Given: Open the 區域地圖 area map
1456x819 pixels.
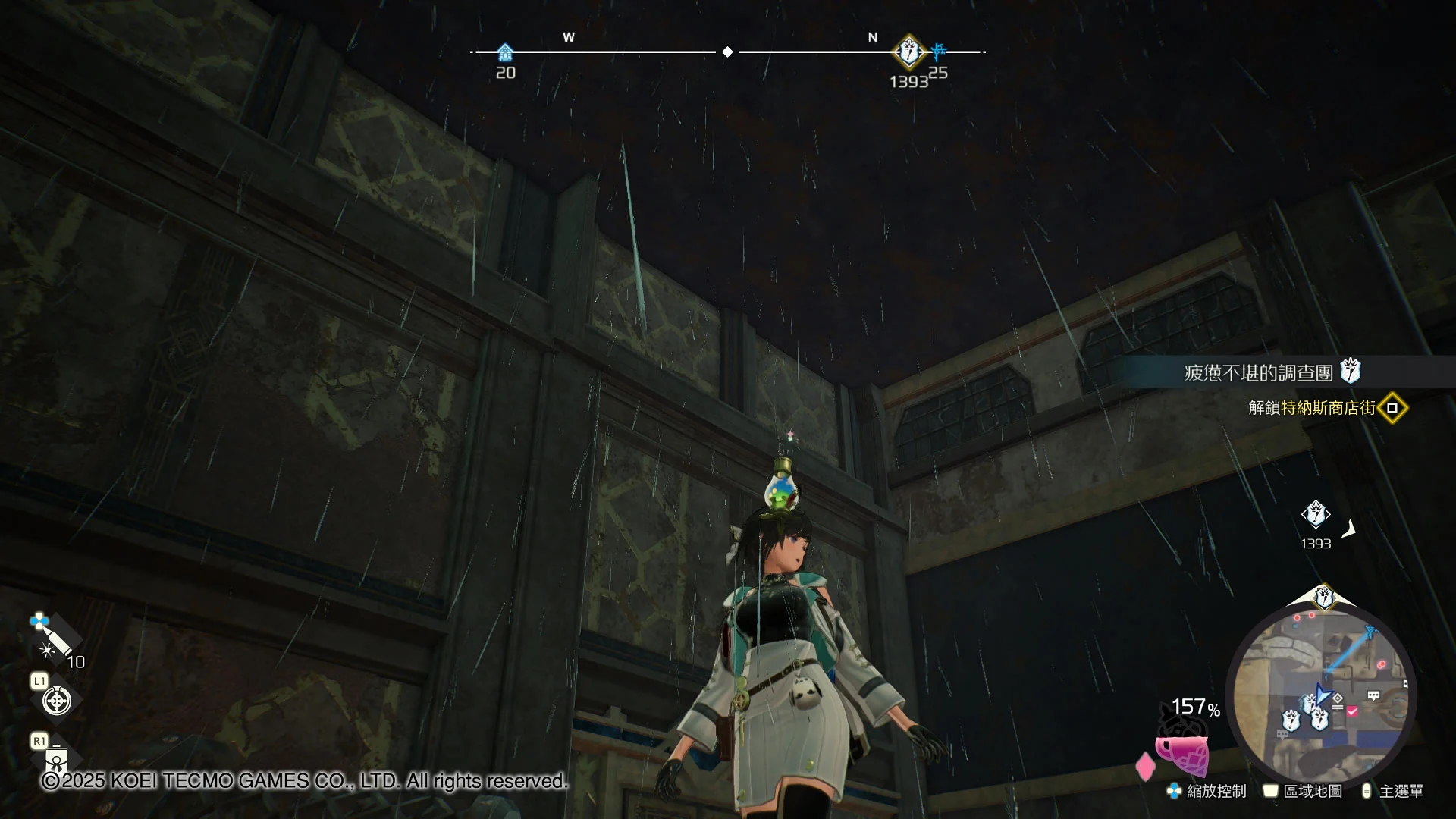Looking at the screenshot, I should pyautogui.click(x=1303, y=791).
